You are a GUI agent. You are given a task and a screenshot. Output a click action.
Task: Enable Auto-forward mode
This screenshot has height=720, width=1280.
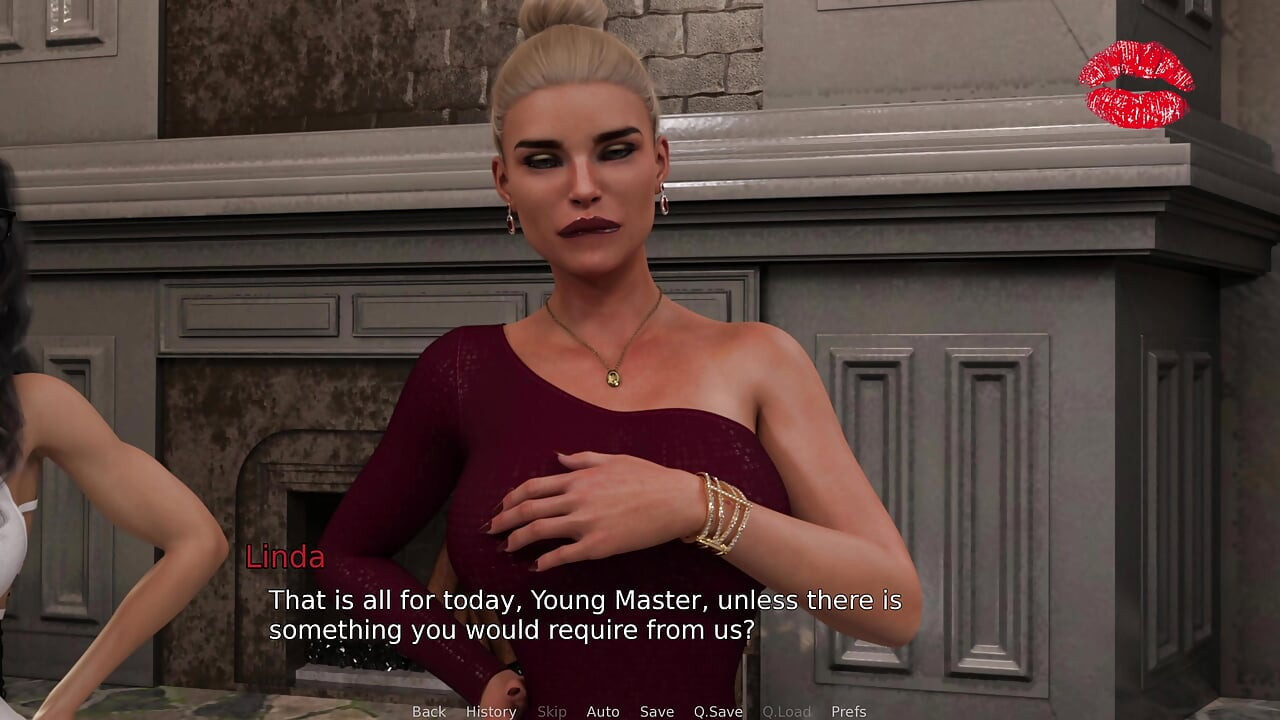click(603, 711)
